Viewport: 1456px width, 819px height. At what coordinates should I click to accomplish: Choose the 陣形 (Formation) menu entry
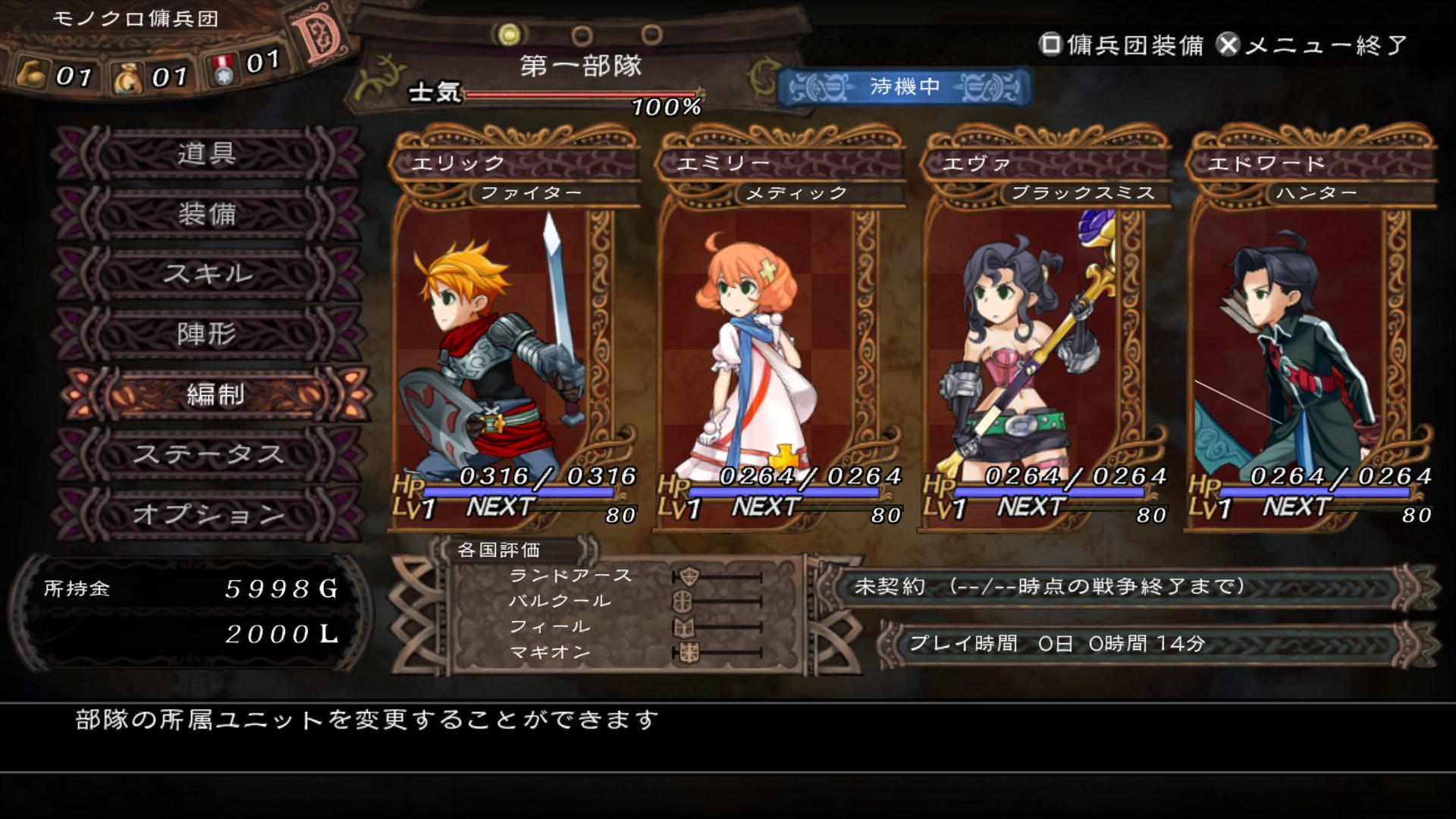[x=206, y=334]
